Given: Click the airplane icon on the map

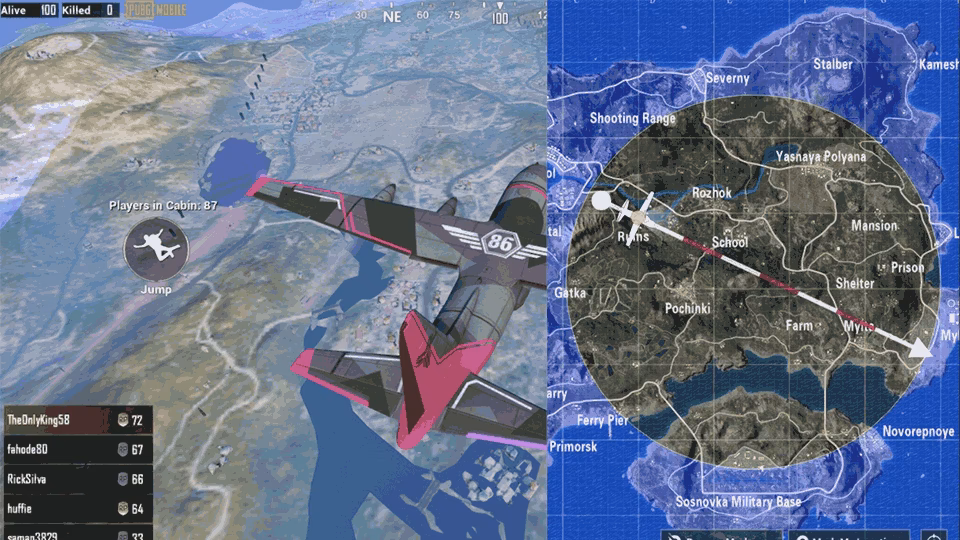Looking at the screenshot, I should pyautogui.click(x=635, y=211).
